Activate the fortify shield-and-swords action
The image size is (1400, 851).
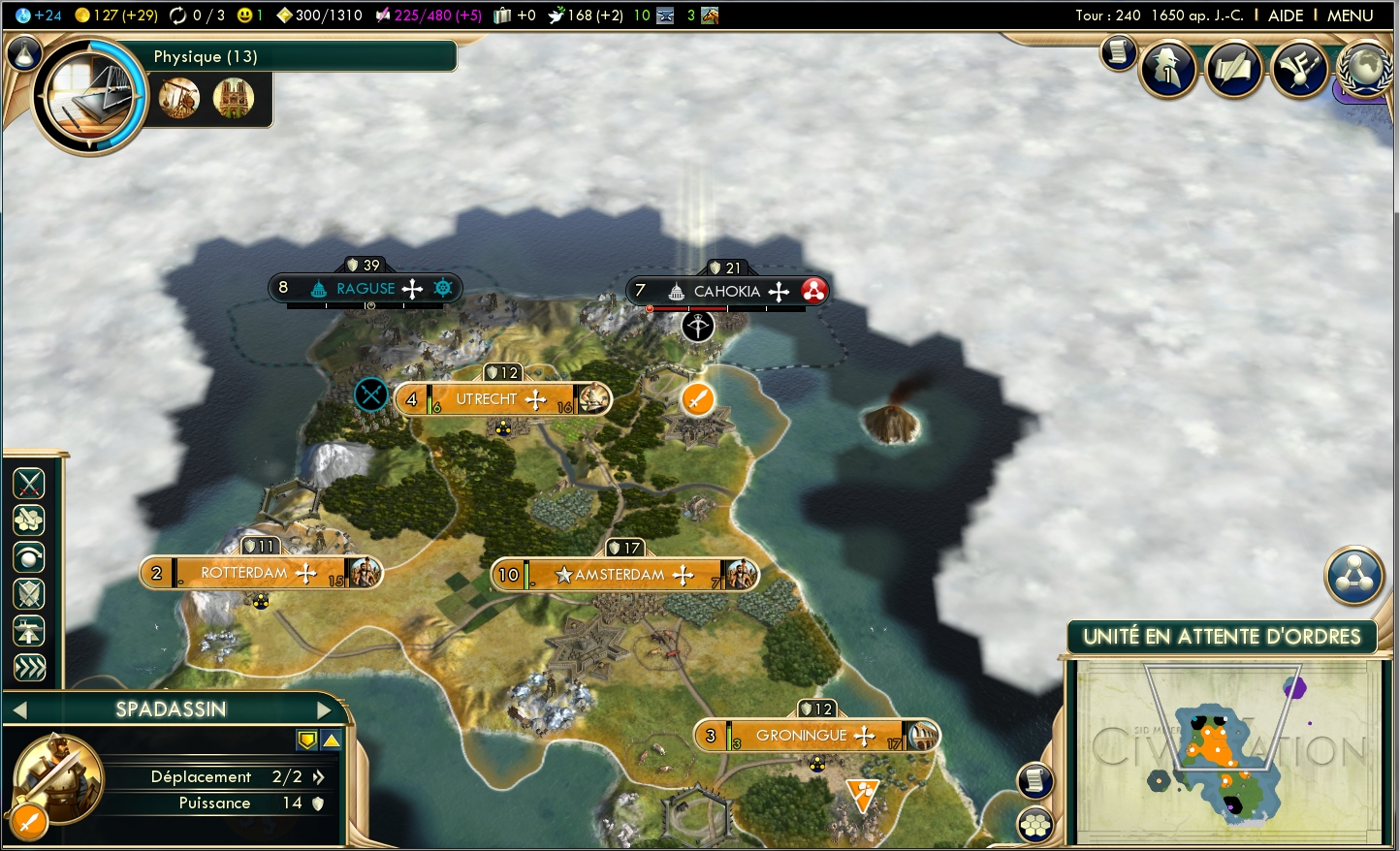29,593
